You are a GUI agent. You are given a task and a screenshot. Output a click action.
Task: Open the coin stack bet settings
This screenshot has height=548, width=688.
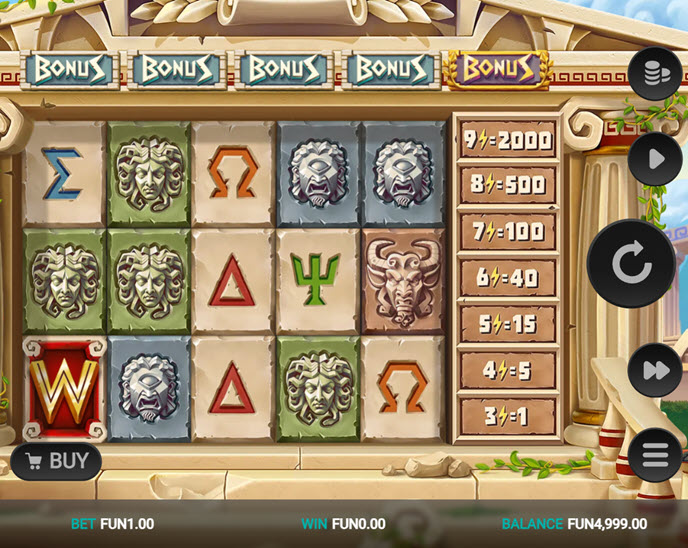click(655, 74)
